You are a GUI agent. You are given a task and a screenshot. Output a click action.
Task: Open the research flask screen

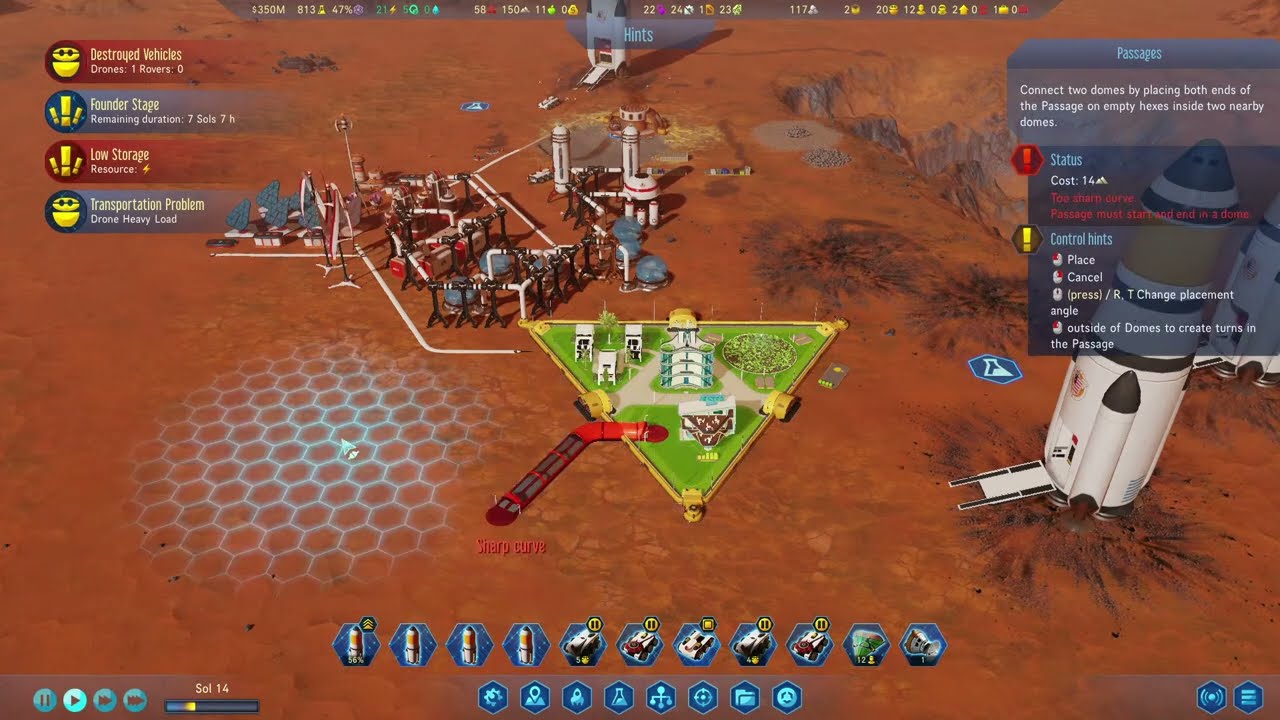[619, 697]
